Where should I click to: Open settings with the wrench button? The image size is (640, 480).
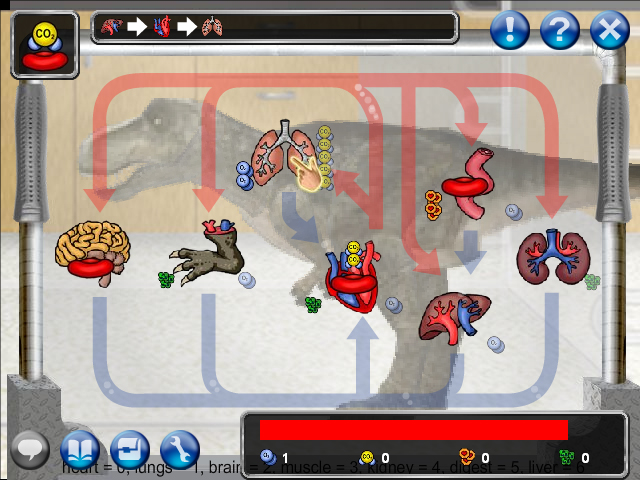(x=181, y=449)
